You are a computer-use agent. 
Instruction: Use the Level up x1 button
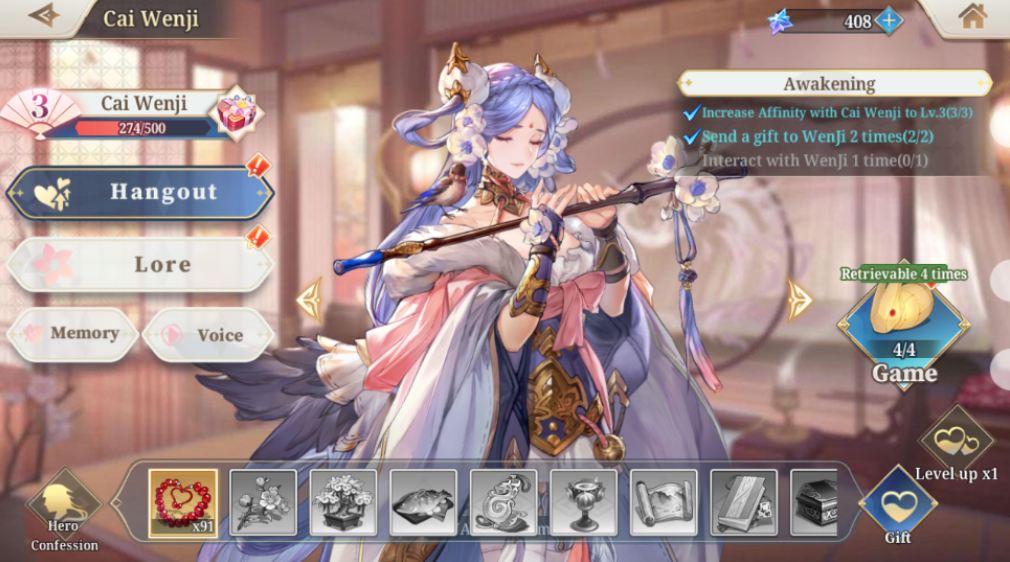(956, 440)
